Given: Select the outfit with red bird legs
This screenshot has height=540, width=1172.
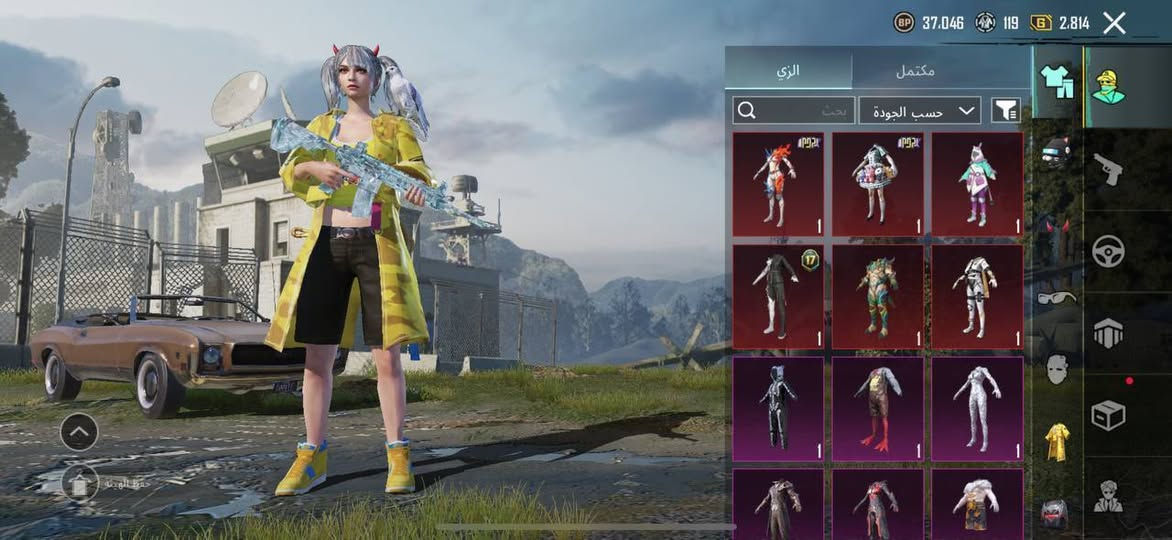Looking at the screenshot, I should [x=877, y=408].
